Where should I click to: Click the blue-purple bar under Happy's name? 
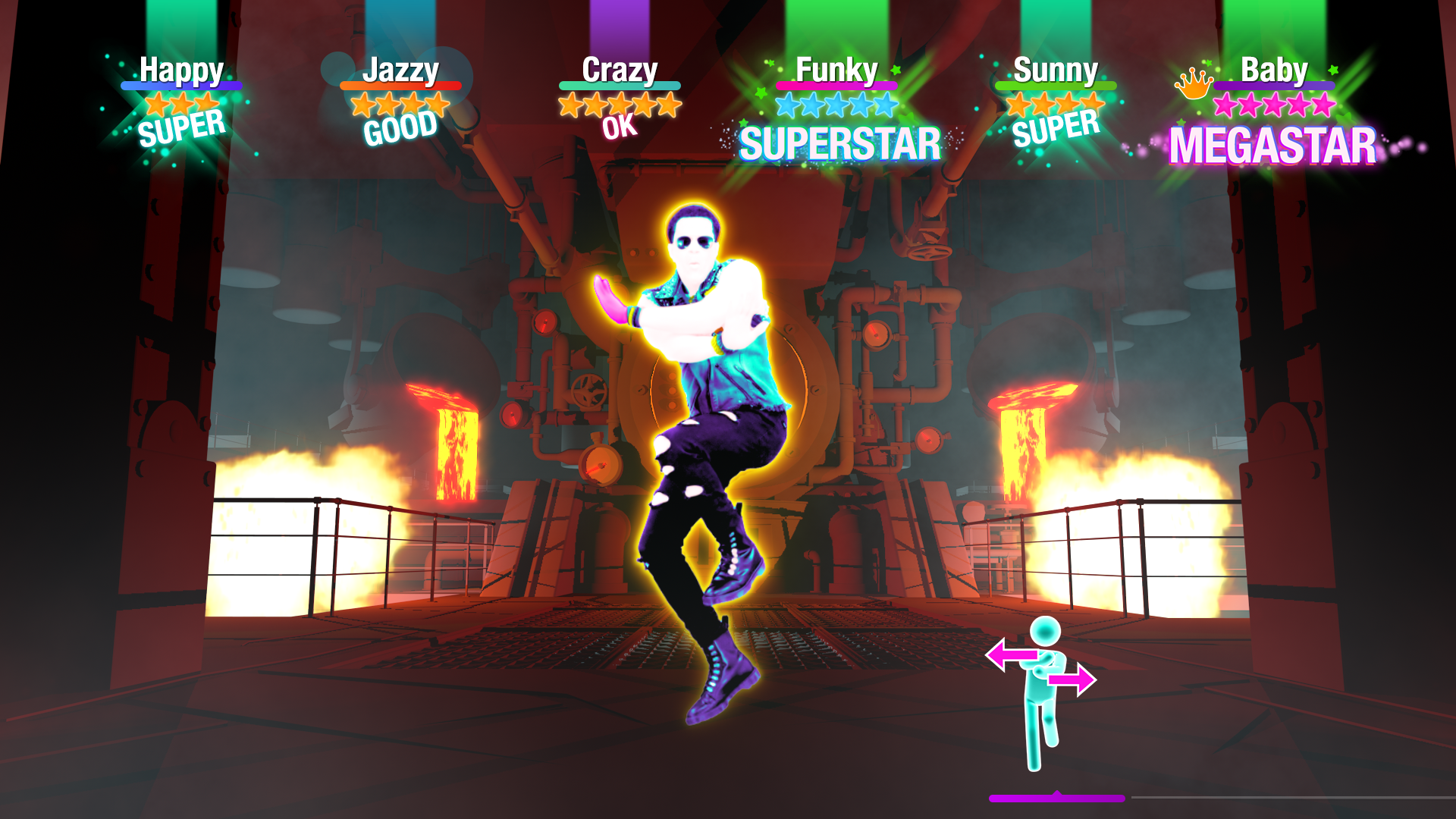(182, 86)
